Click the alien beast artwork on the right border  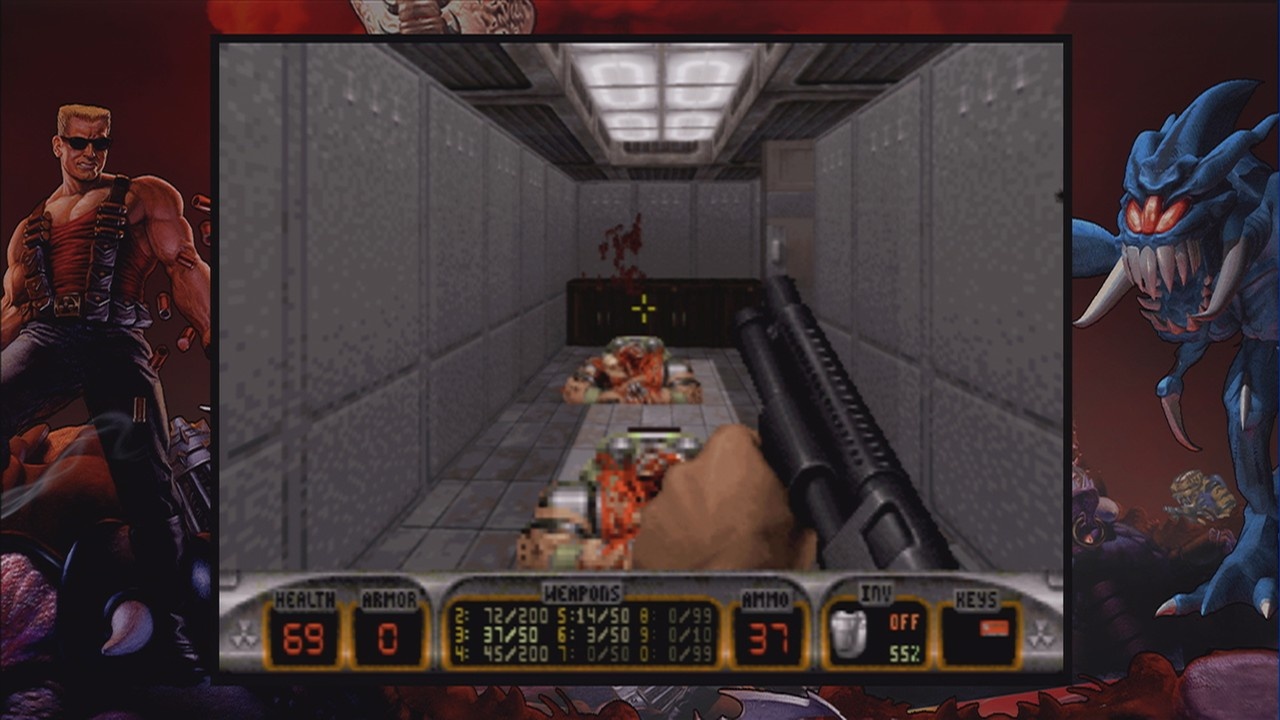(x=1170, y=230)
